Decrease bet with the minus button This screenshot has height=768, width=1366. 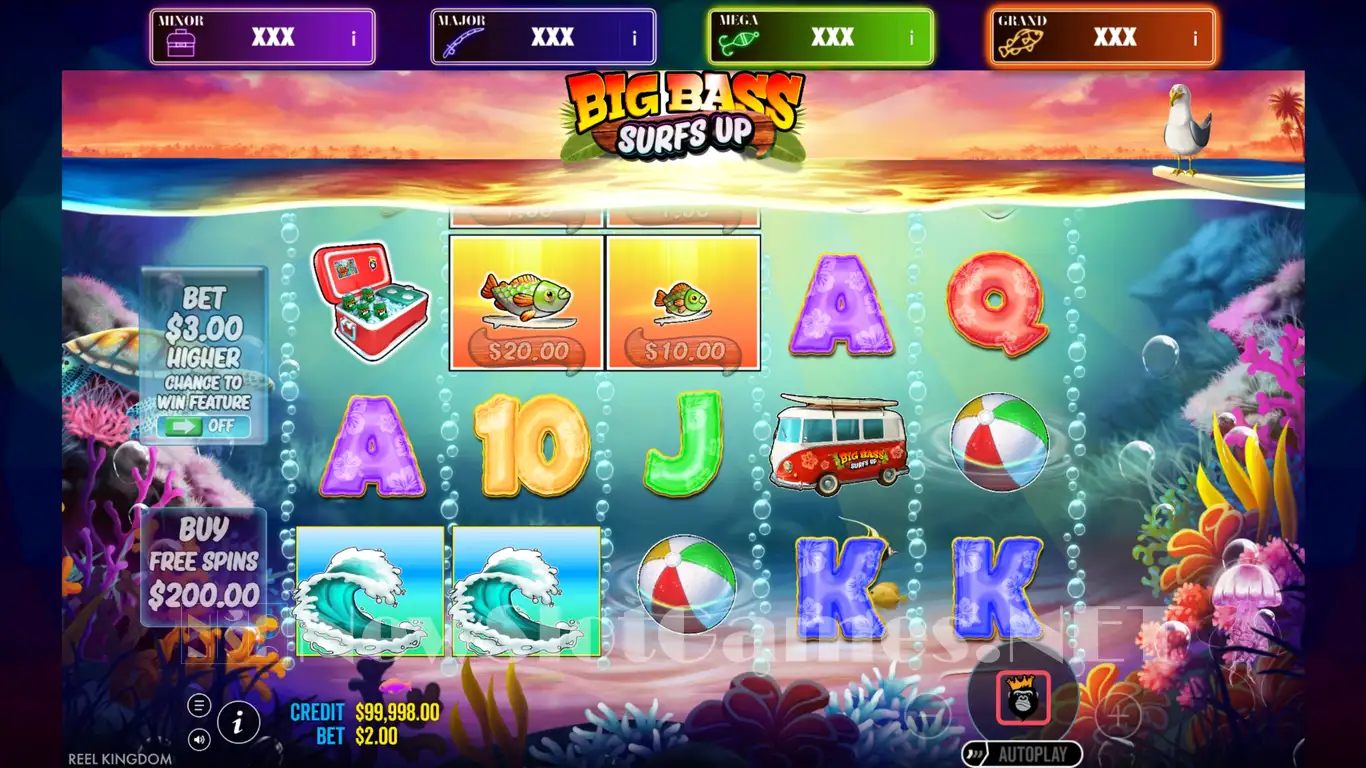coord(928,717)
